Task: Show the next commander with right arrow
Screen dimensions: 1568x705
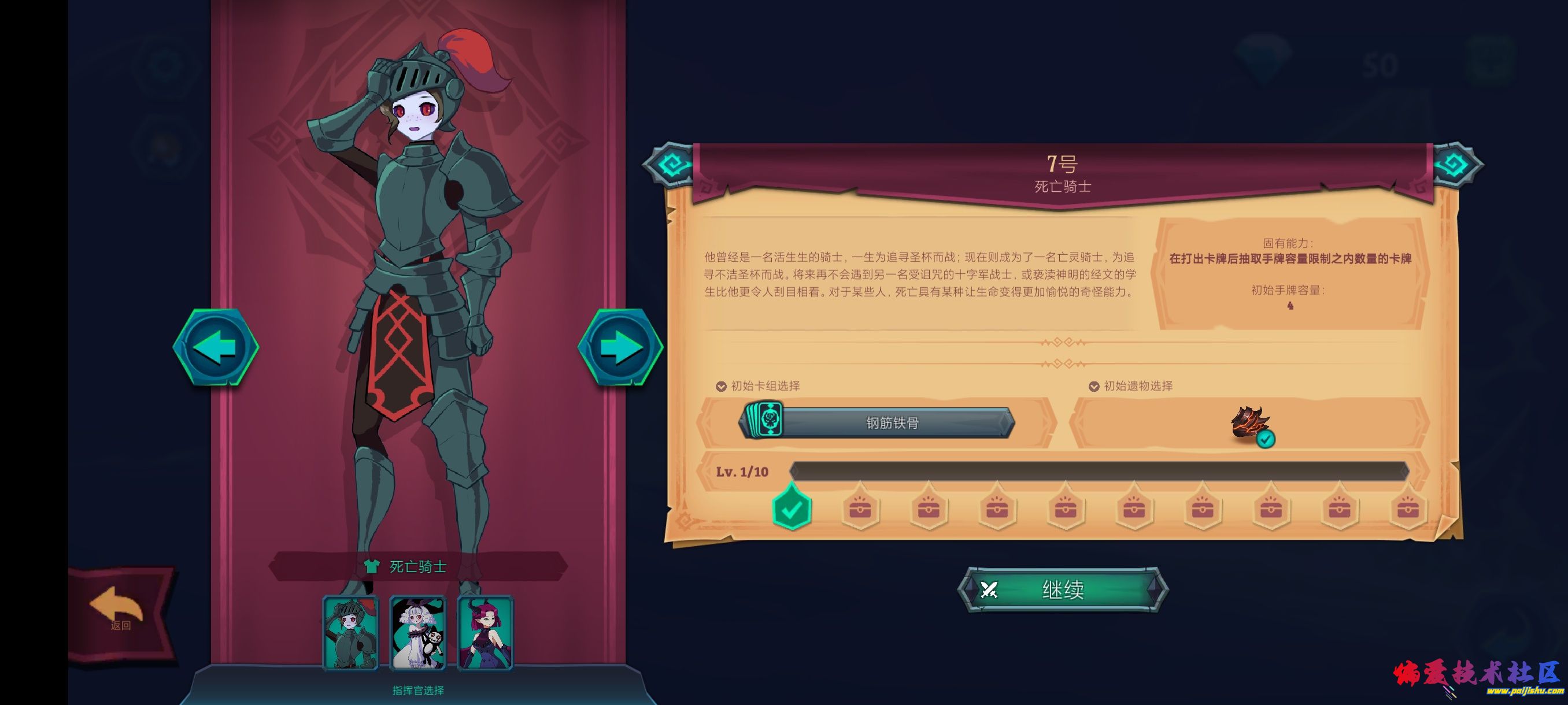Action: 620,347
